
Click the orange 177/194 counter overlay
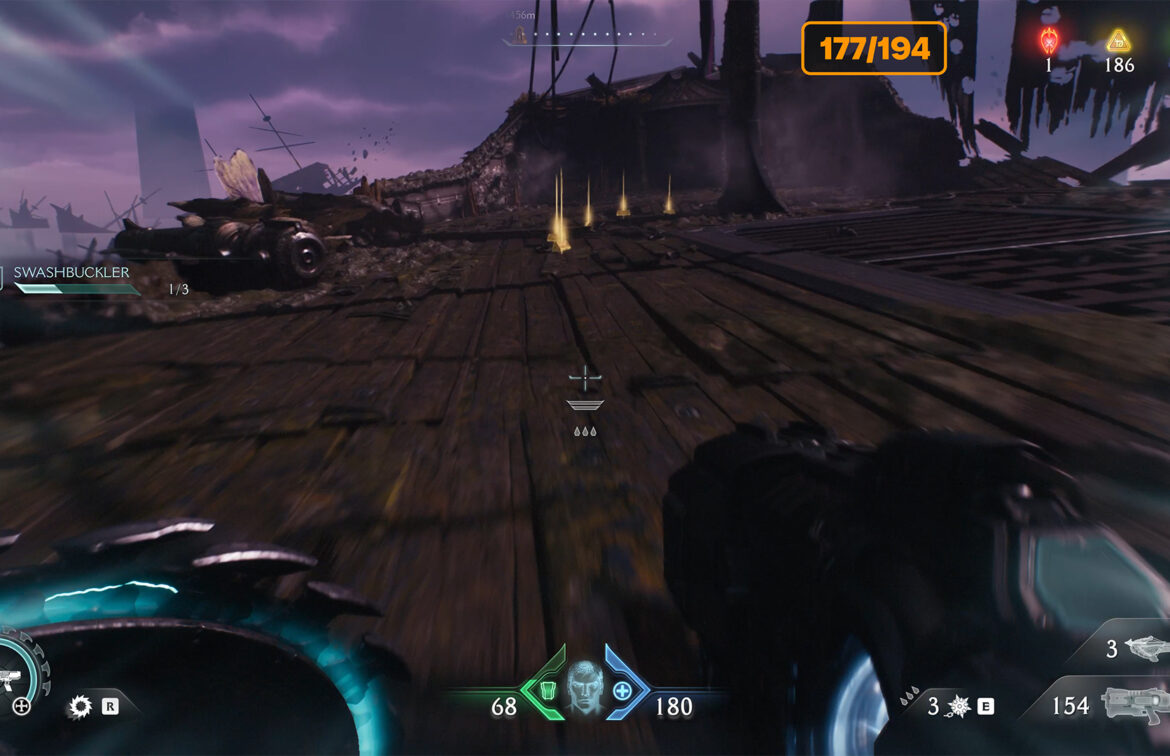[x=874, y=48]
